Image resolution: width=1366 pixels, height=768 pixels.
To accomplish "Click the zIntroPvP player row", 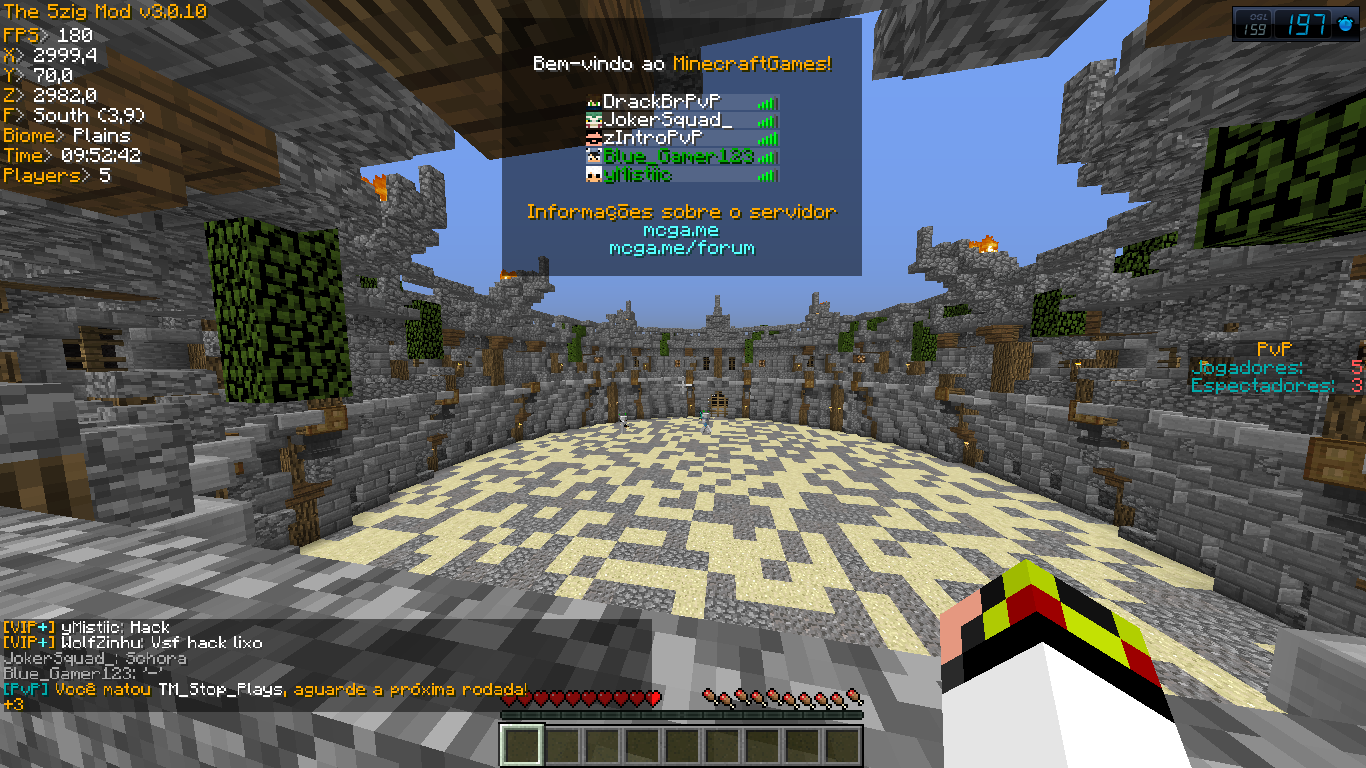I will pos(680,138).
